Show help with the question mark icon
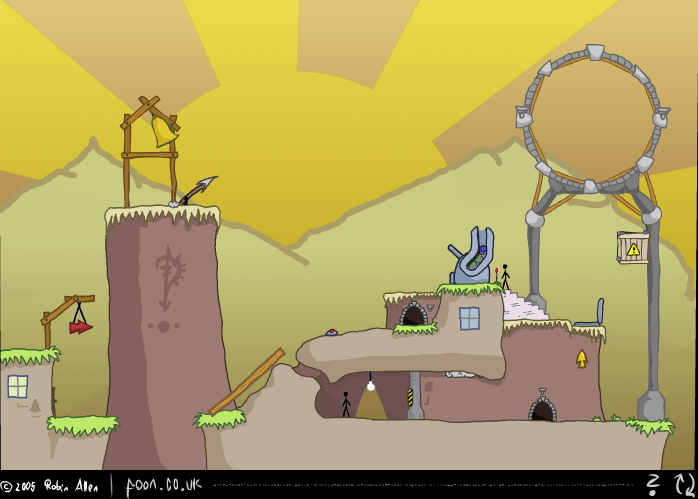 point(655,485)
